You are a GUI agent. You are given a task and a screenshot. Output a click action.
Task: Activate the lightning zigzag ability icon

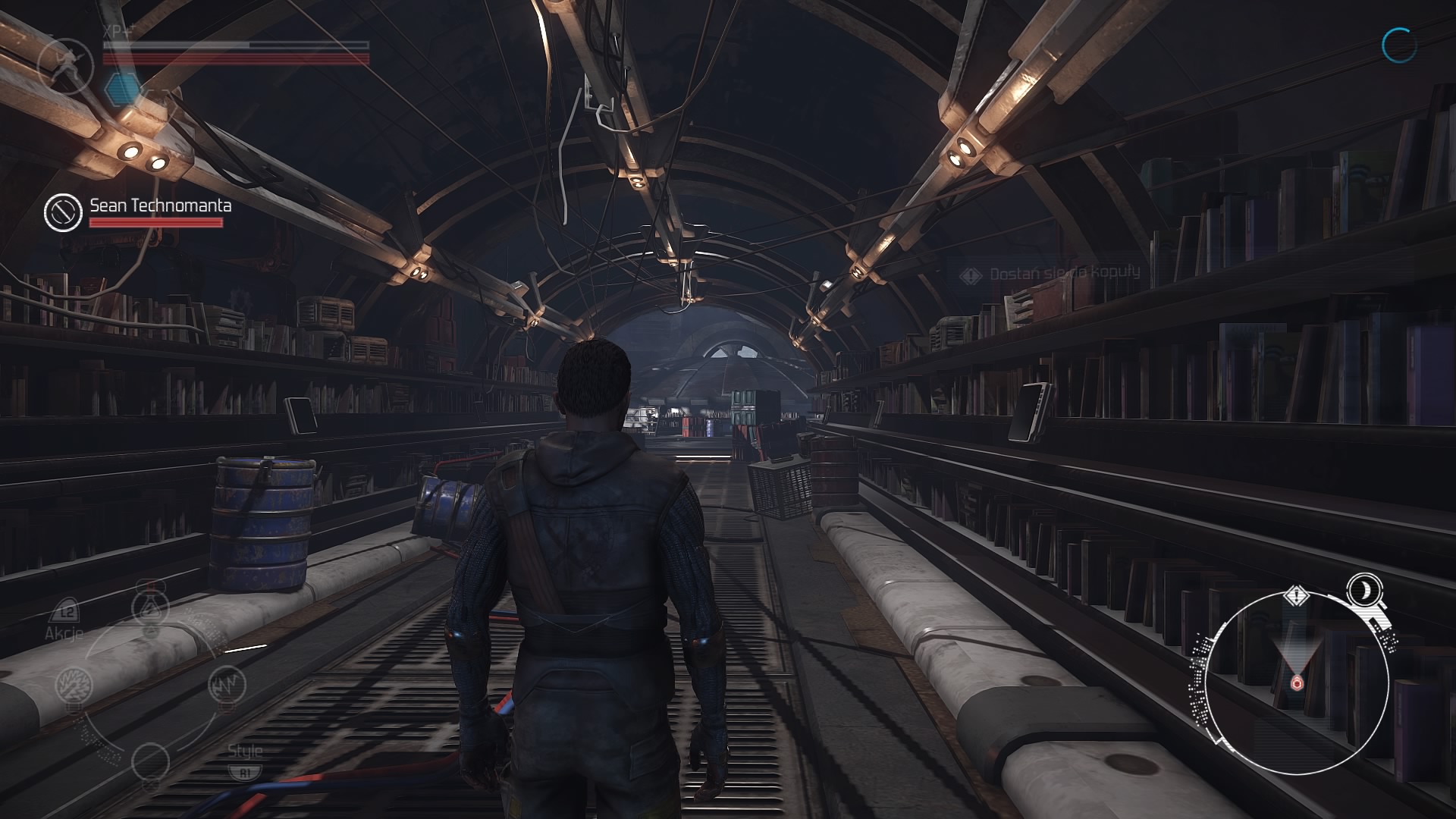coord(226,686)
